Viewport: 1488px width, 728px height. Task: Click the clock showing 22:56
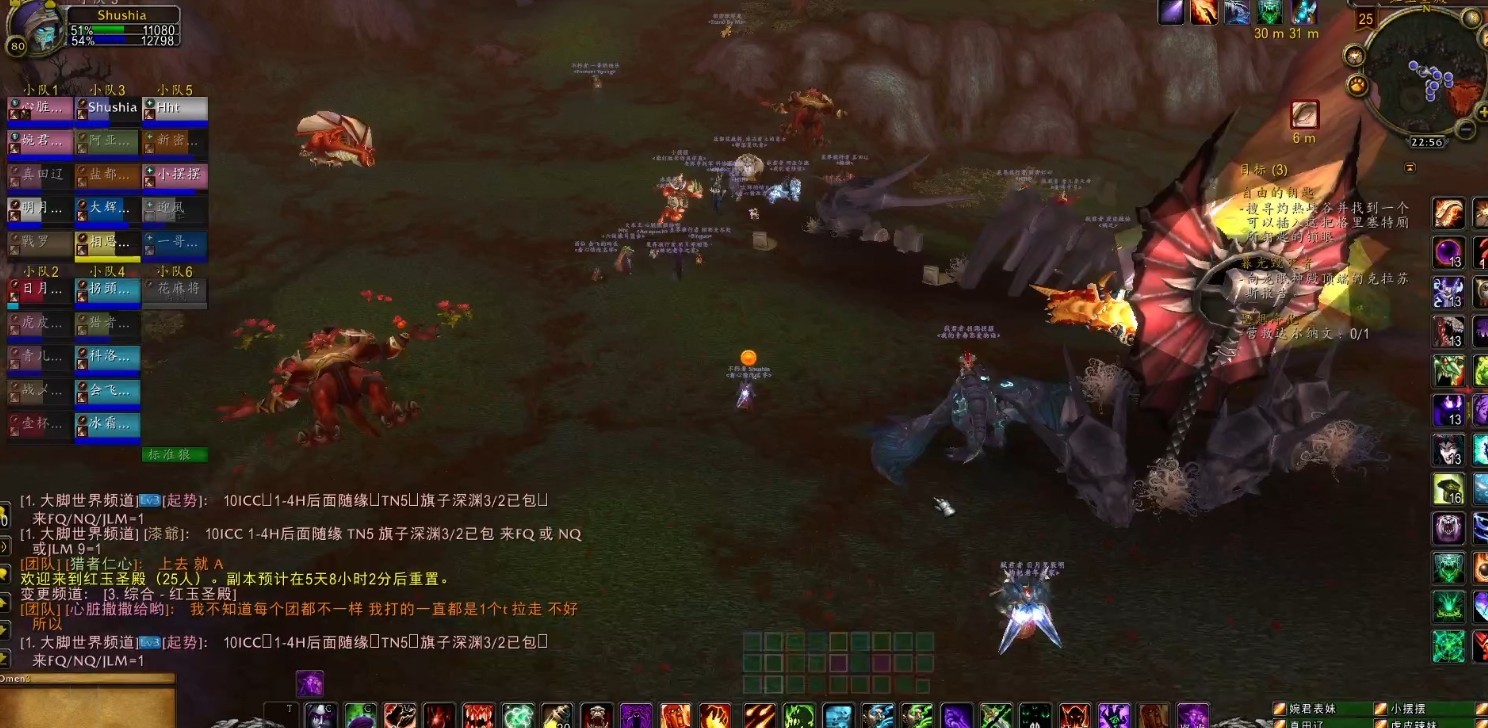1426,143
